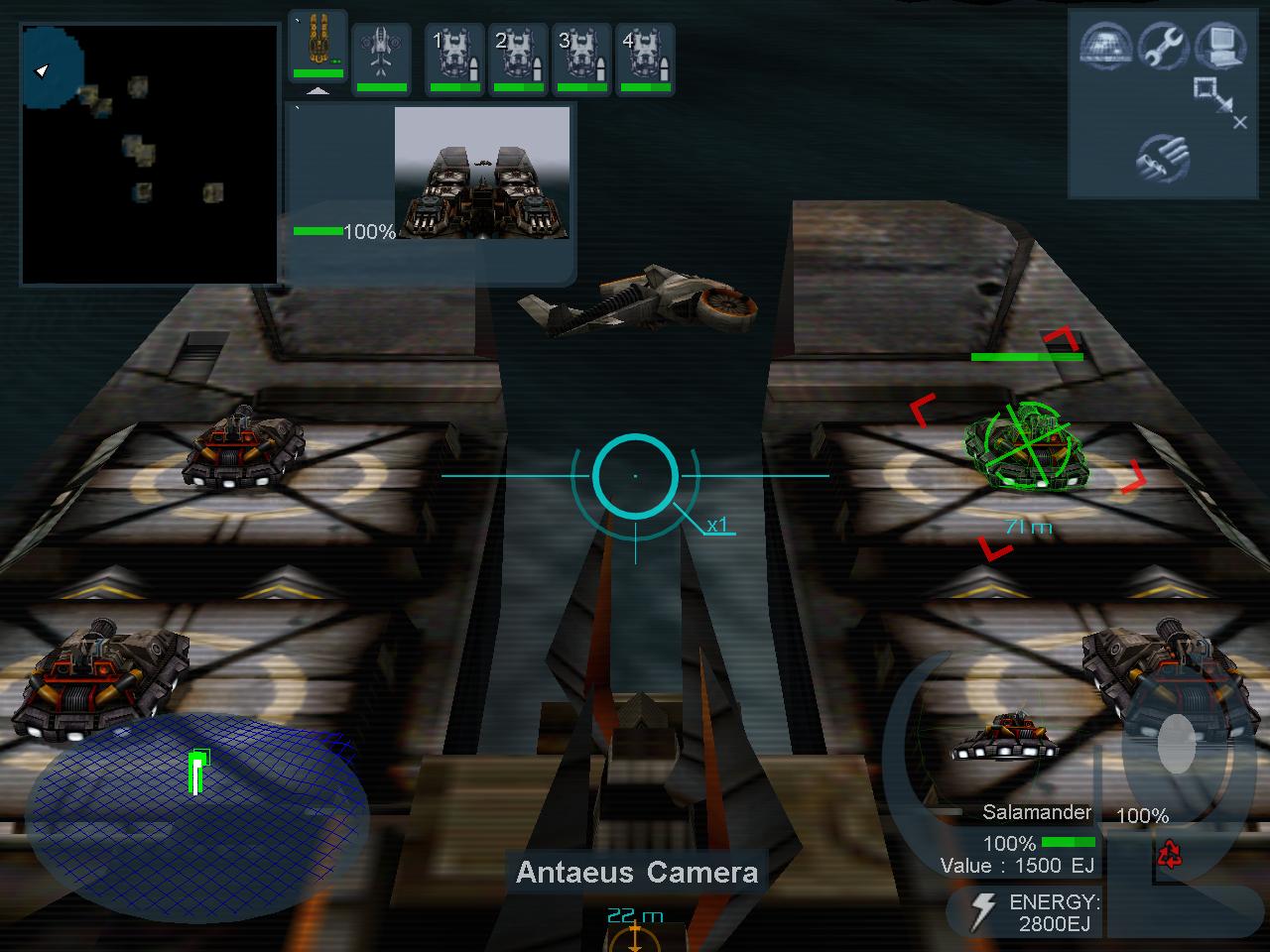Screen dimensions: 1270x952
Task: Click the Value 1500 EJ readout
Action: click(x=1018, y=864)
